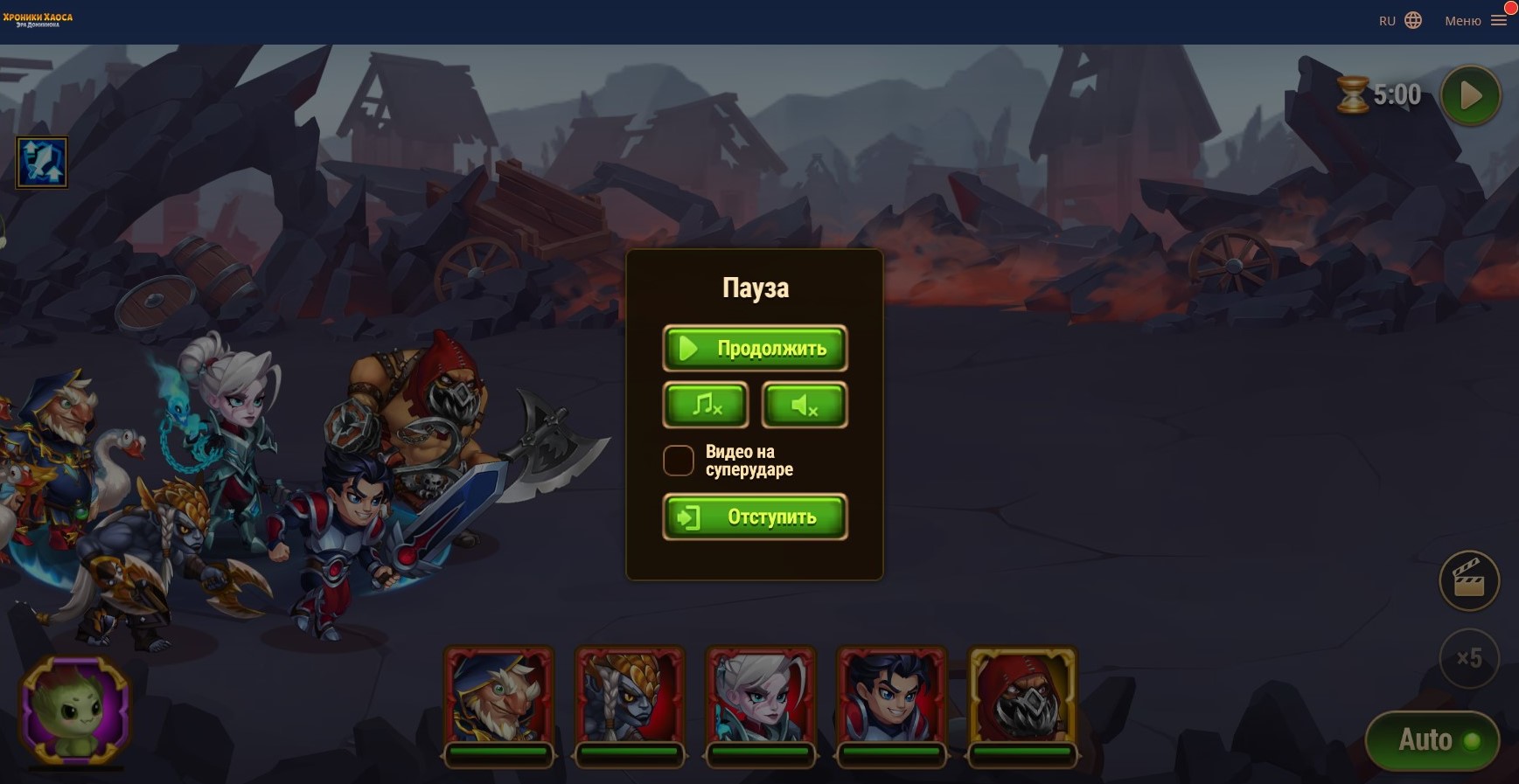Image resolution: width=1519 pixels, height=784 pixels.
Task: Select the white-haired woman hero portrait
Action: click(761, 697)
